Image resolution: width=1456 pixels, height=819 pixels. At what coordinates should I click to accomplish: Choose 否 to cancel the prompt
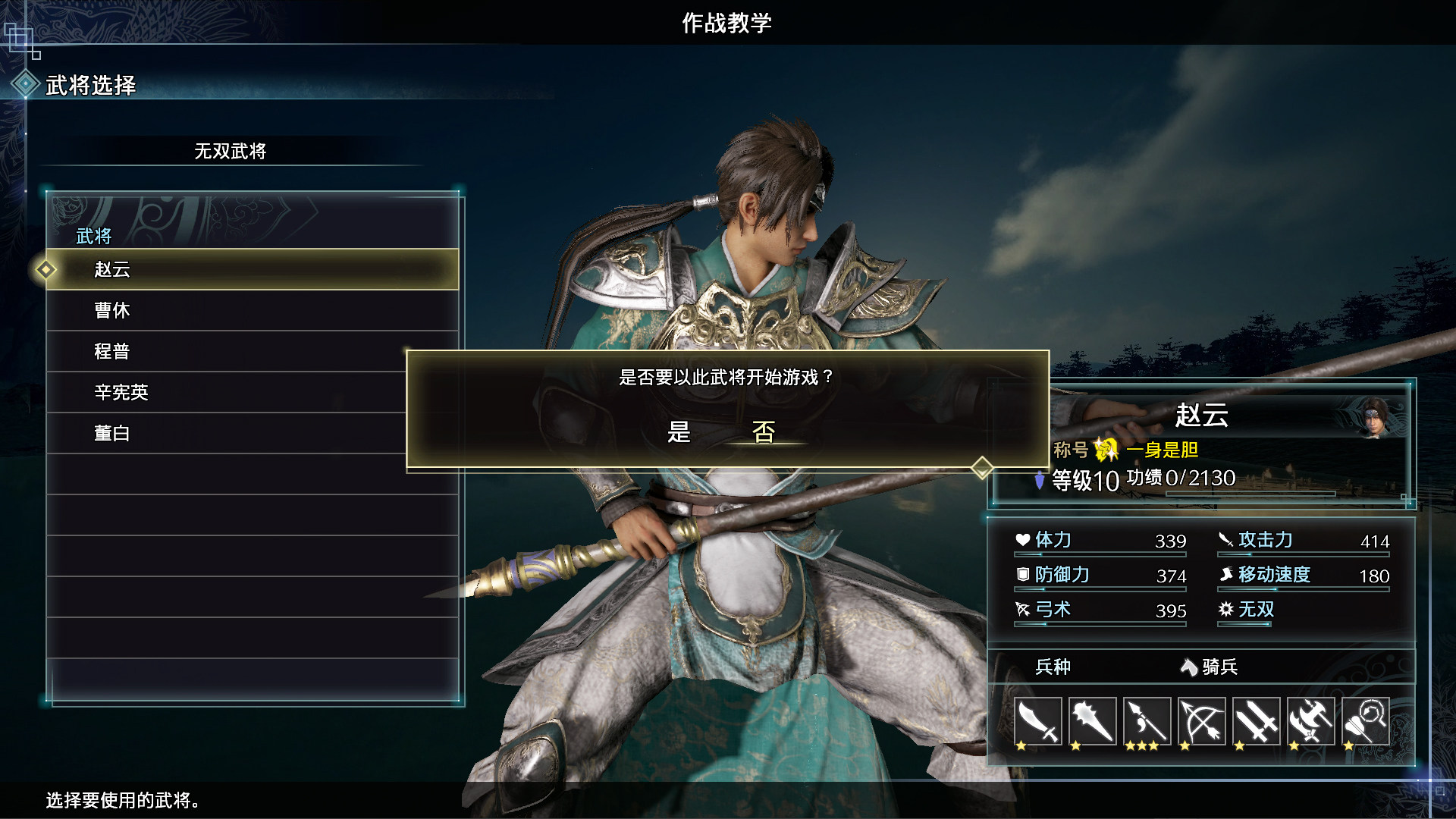point(764,432)
